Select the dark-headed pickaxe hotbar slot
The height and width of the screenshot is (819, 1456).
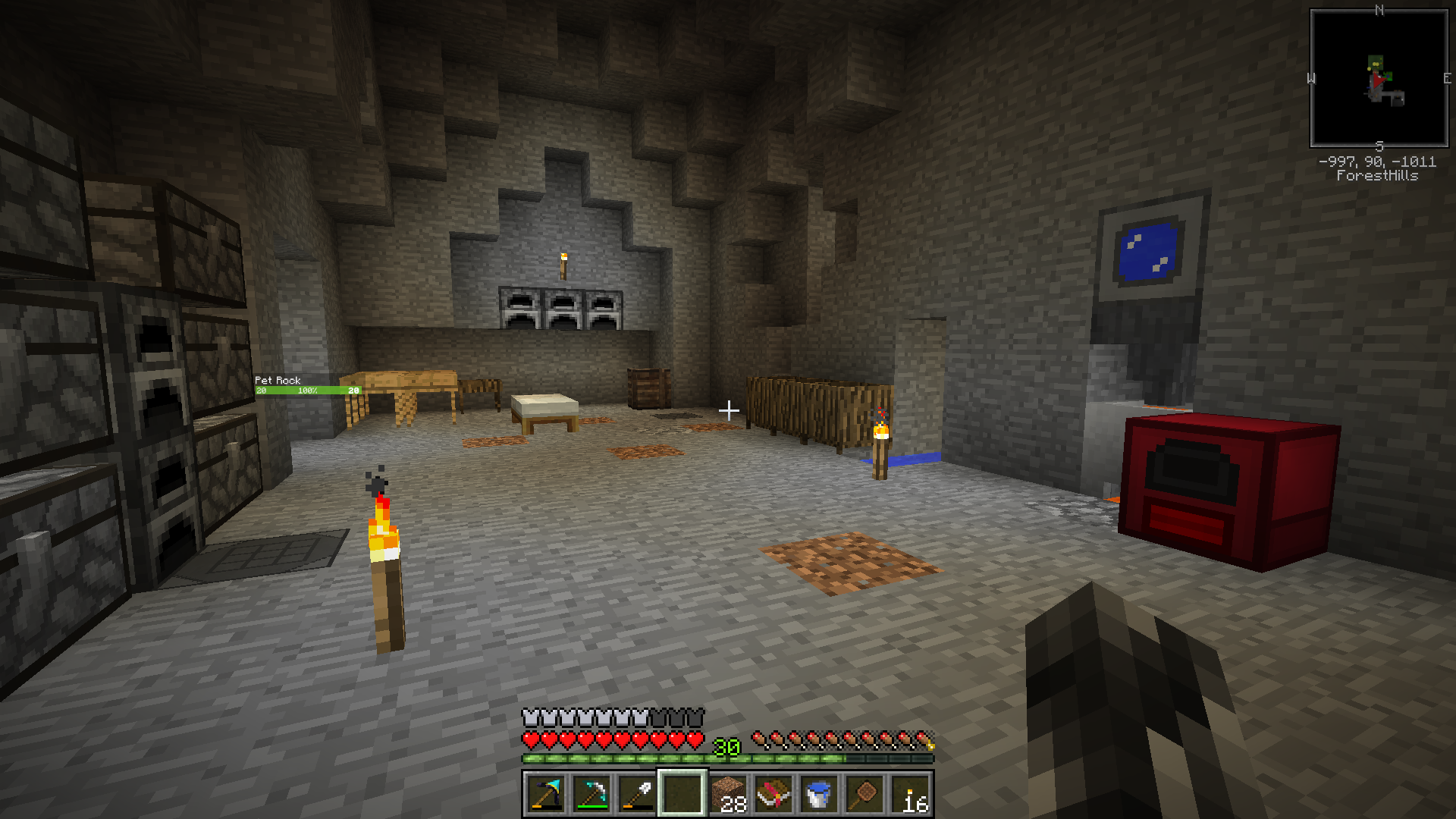[x=546, y=794]
